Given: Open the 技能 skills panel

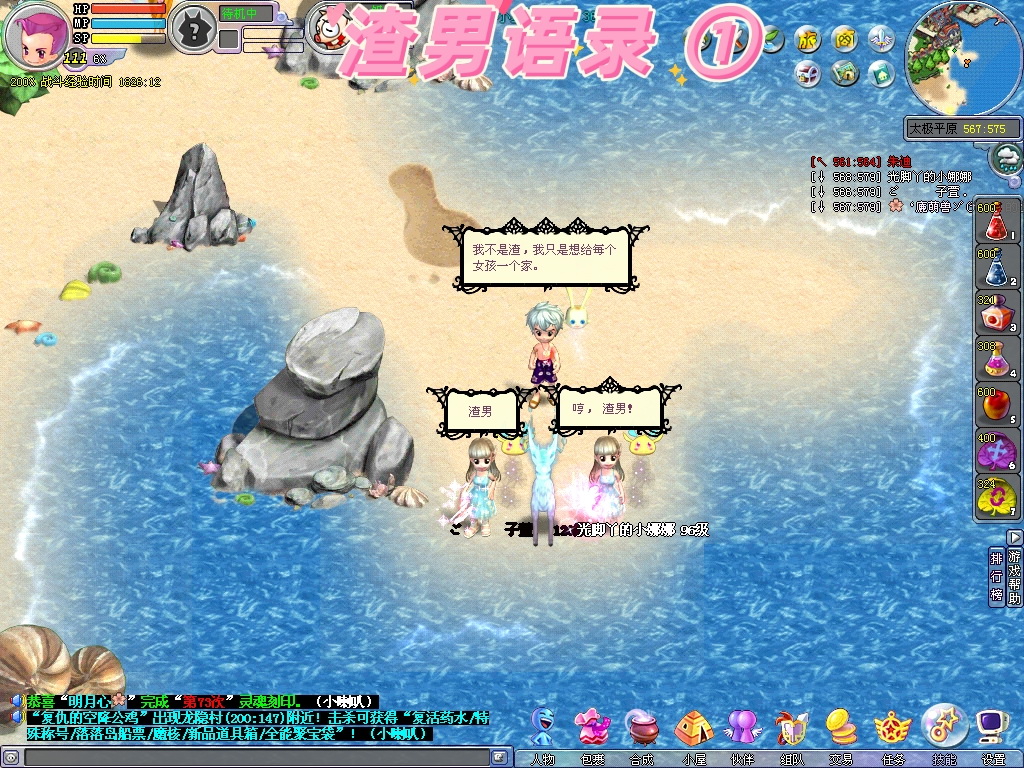Looking at the screenshot, I should click(943, 726).
